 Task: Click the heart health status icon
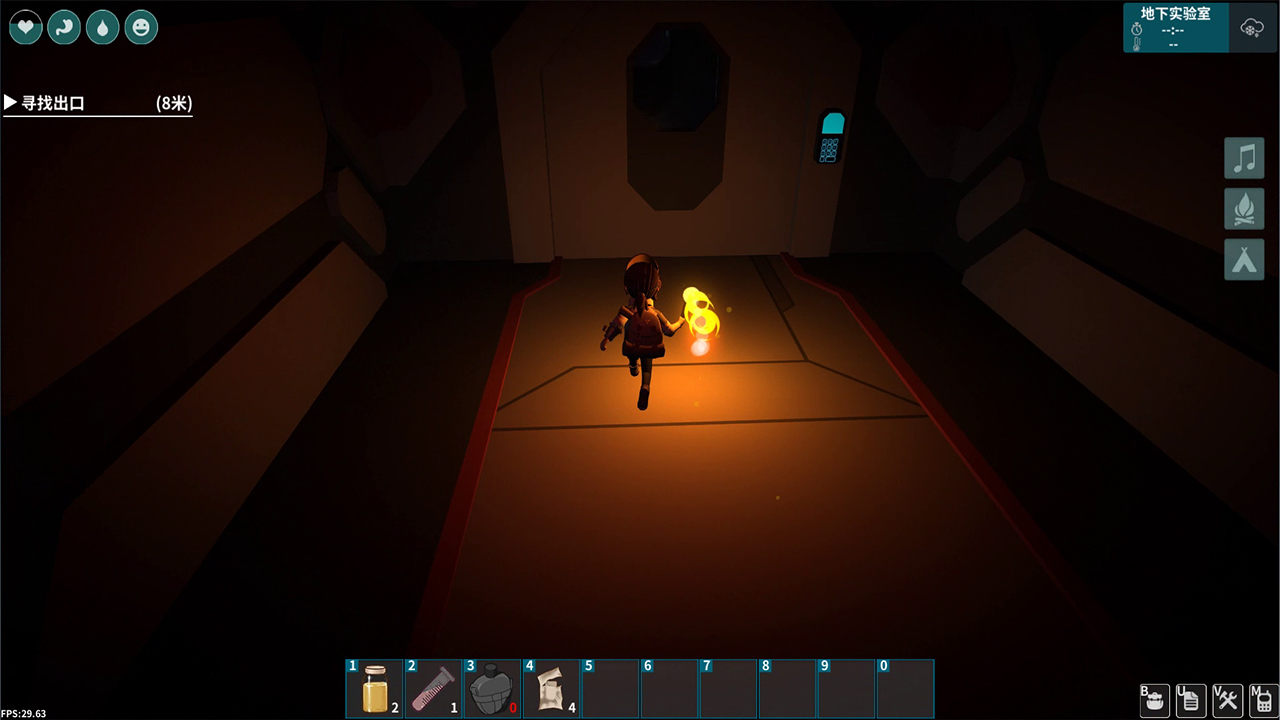(x=26, y=28)
